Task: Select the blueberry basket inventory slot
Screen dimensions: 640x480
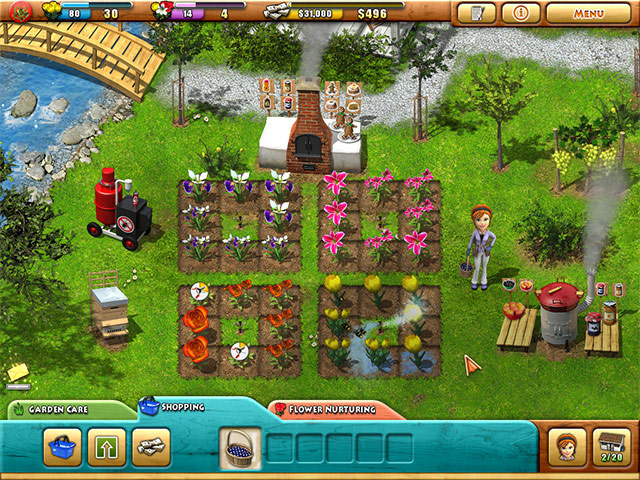Action: click(x=240, y=447)
